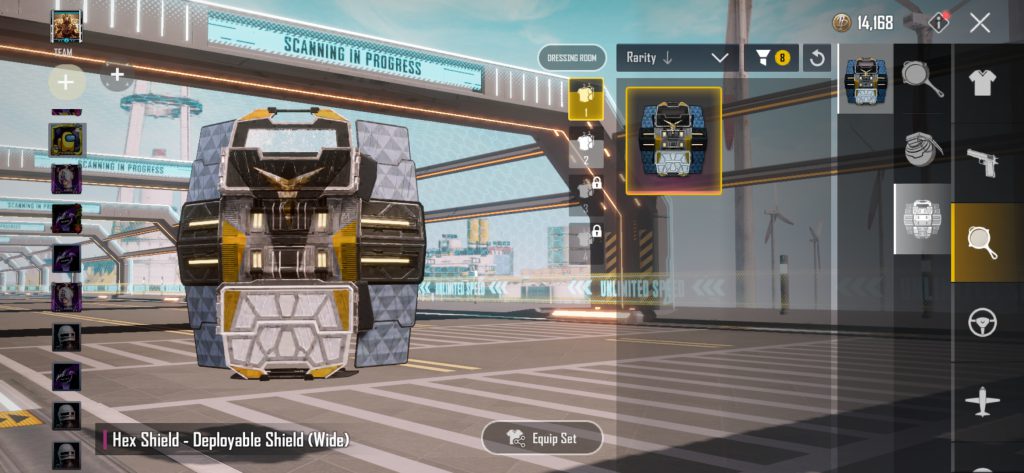The image size is (1024, 473).
Task: Open the info icon with red dot
Action: pyautogui.click(x=939, y=22)
